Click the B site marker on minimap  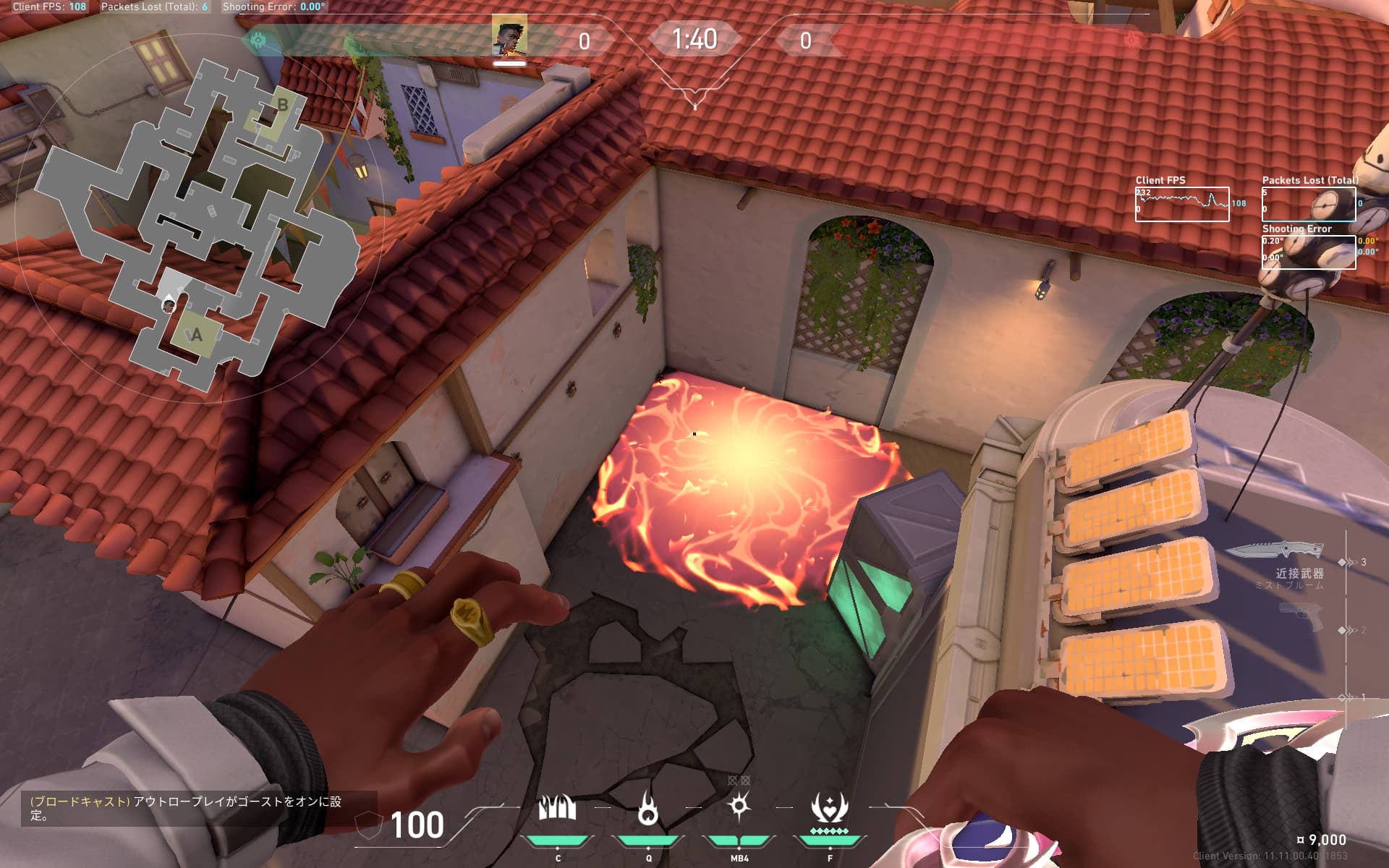click(282, 106)
